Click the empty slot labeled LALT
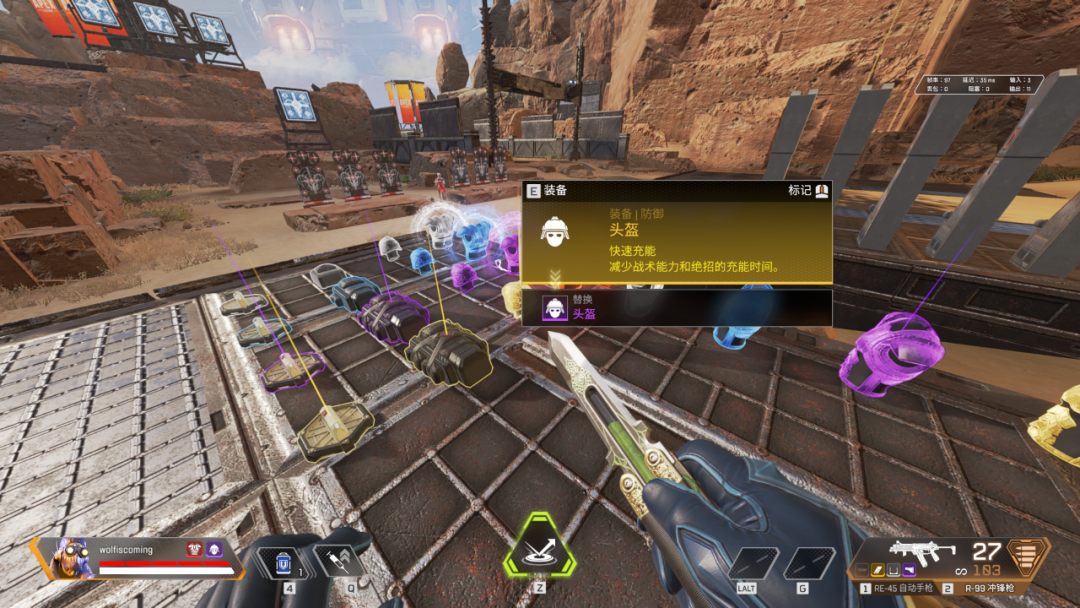 (753, 563)
